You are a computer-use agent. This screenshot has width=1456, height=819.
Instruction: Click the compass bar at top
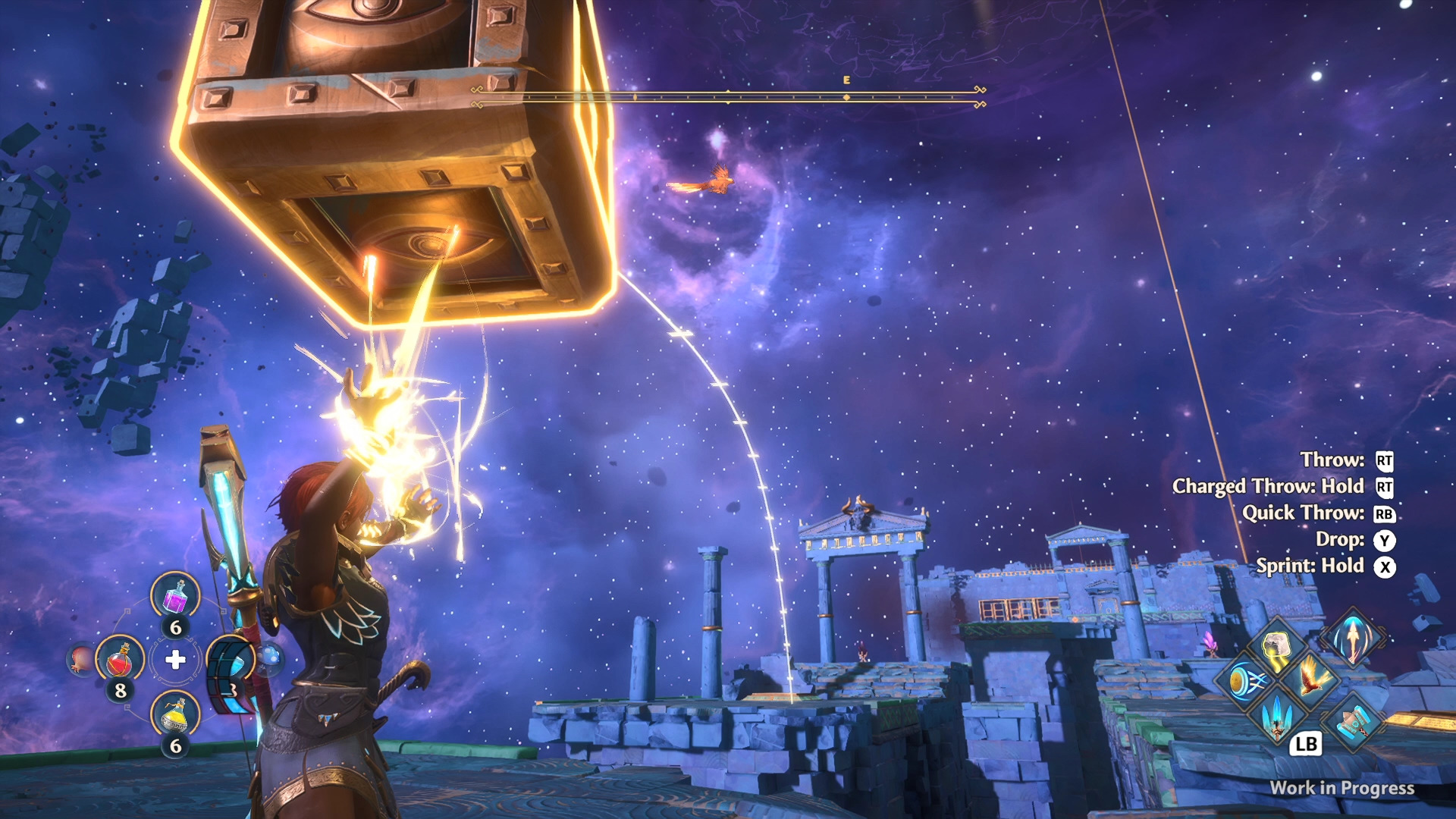728,96
